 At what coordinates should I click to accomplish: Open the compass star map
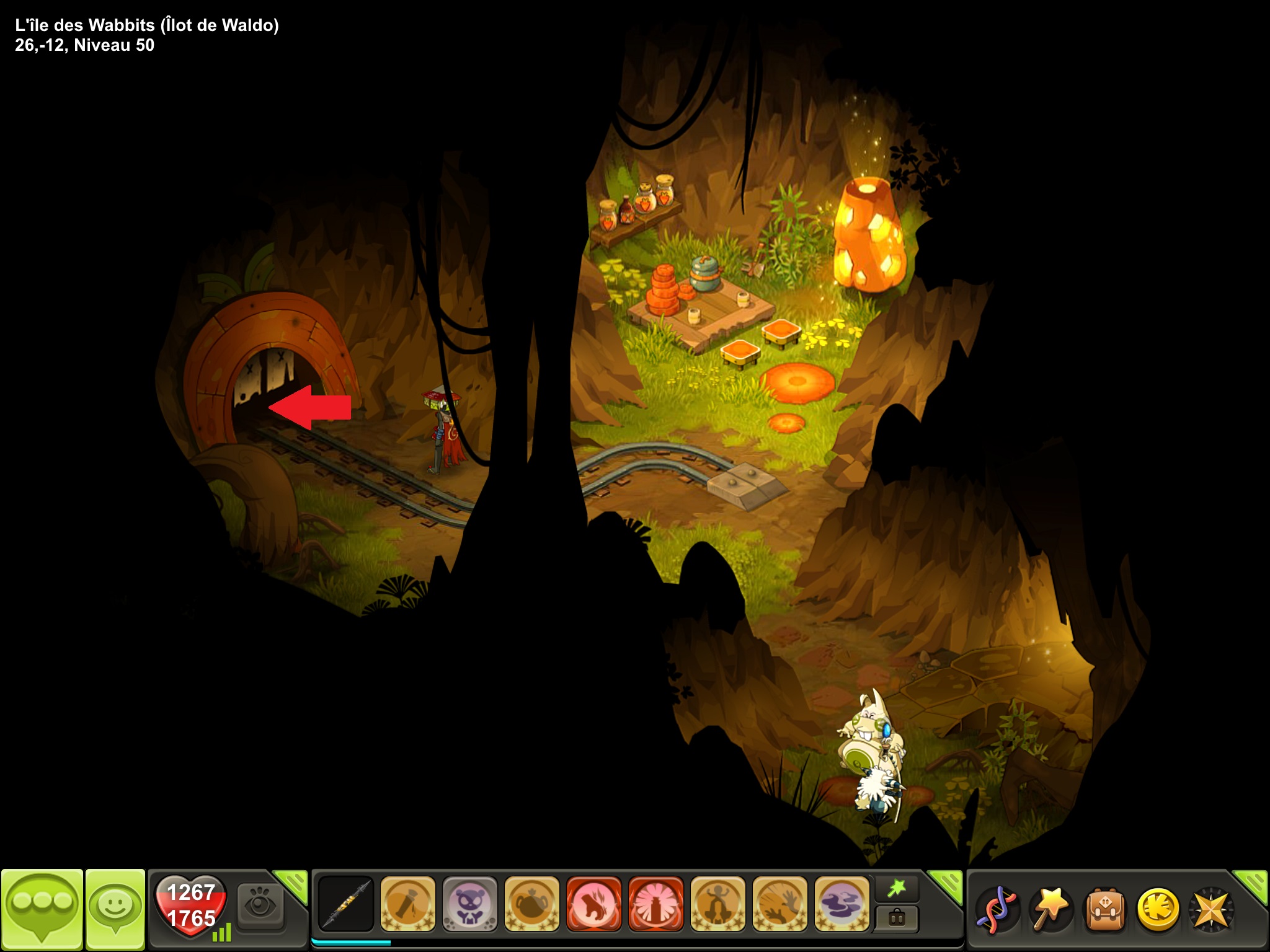click(1210, 910)
